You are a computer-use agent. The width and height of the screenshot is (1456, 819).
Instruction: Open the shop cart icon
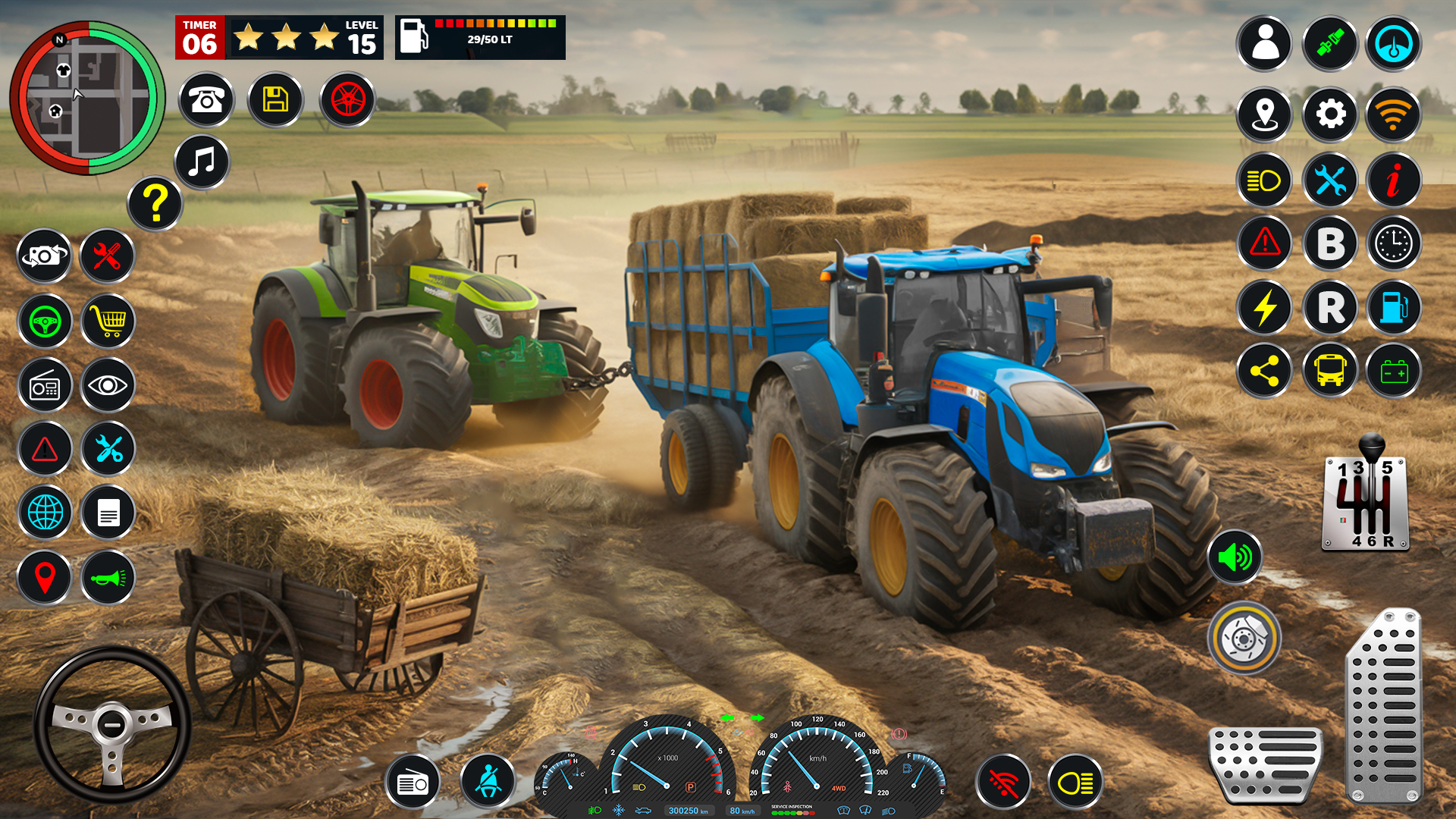[108, 322]
